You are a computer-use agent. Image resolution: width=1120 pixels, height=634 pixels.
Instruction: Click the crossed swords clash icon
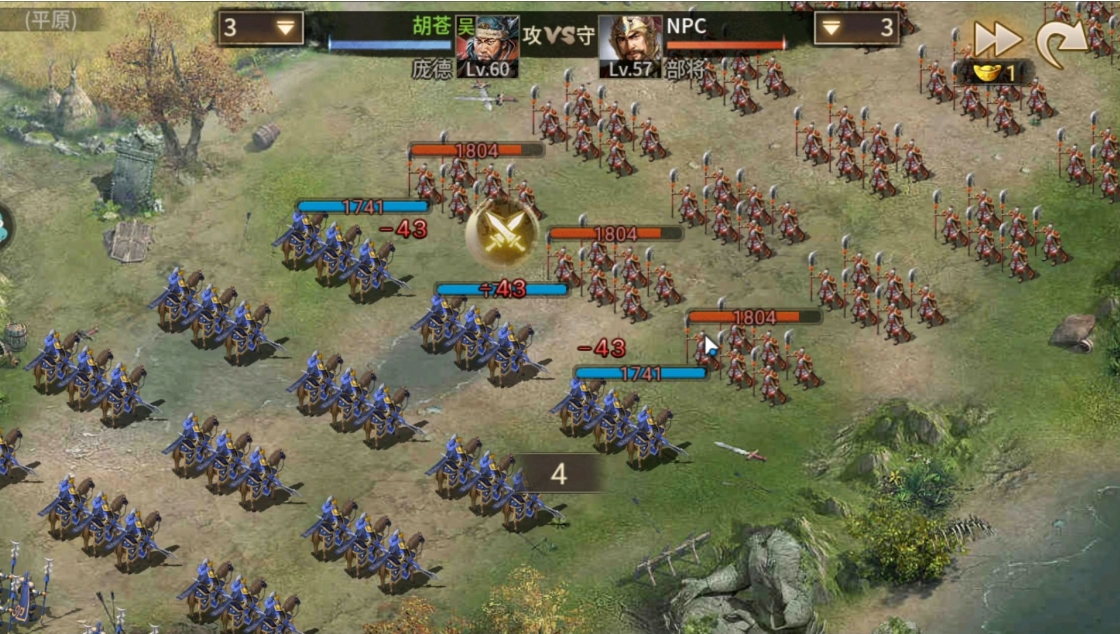pyautogui.click(x=502, y=231)
